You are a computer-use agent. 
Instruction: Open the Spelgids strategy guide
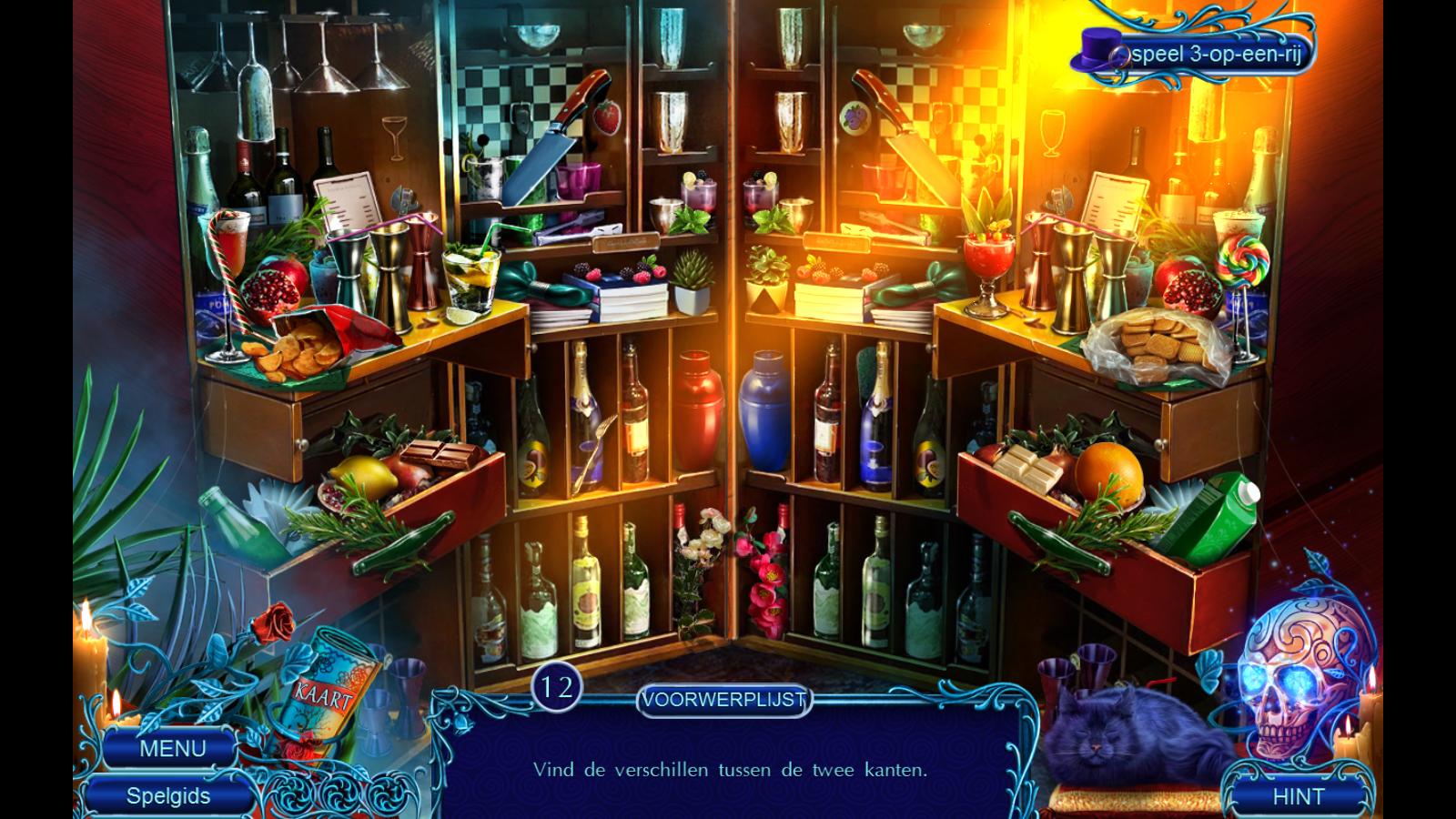pos(168,796)
